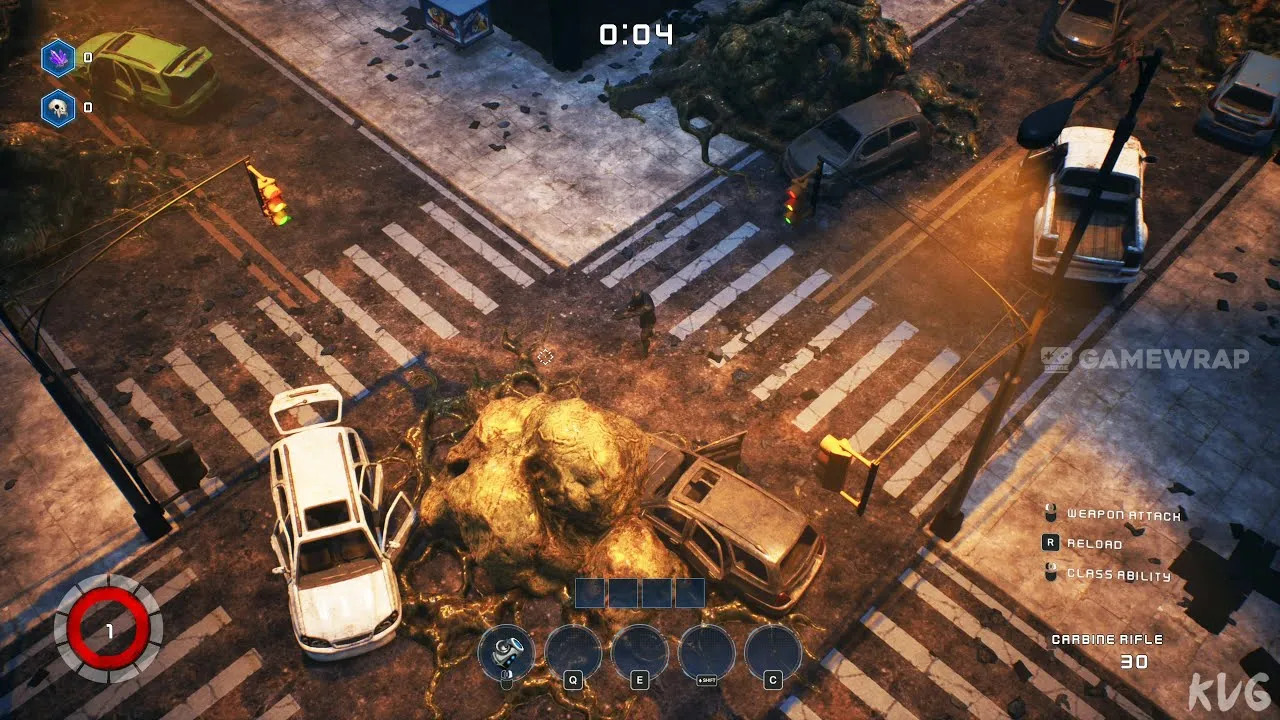Select the empty ability slot labeled Q
Viewport: 1280px width, 720px height.
click(573, 652)
